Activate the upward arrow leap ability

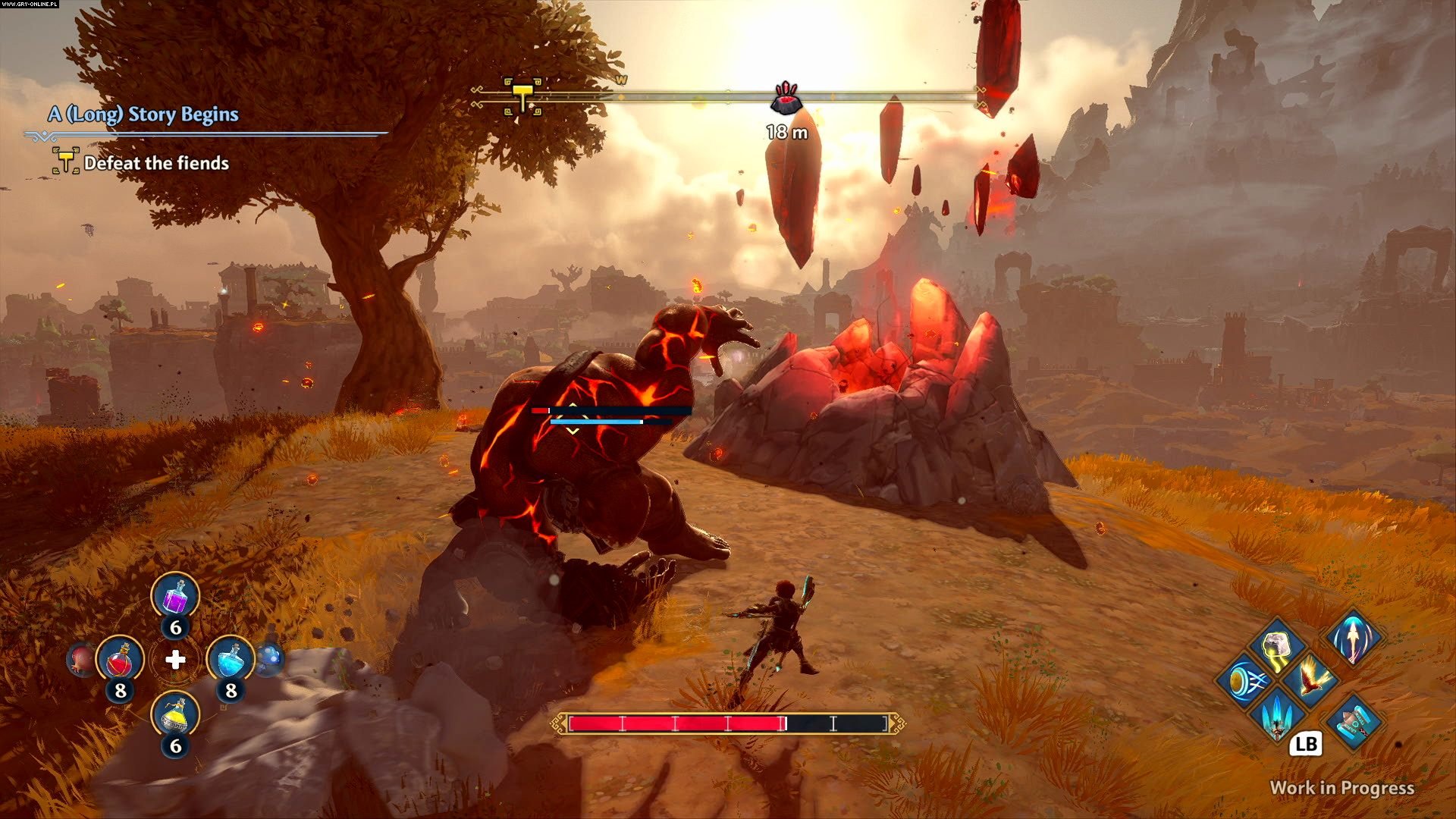click(1354, 635)
